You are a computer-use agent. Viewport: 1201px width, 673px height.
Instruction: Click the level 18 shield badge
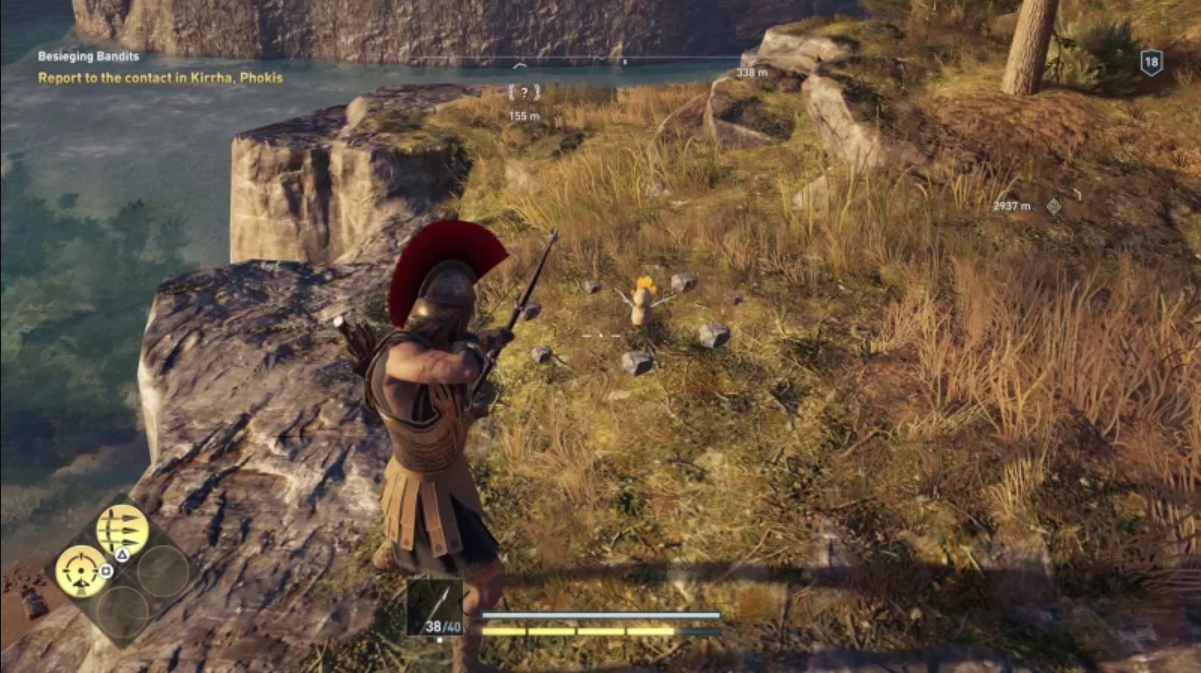pos(1151,63)
